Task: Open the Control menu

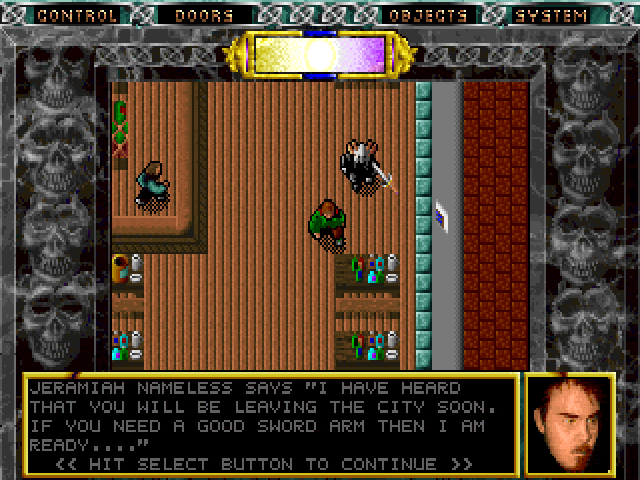Action: (x=77, y=16)
